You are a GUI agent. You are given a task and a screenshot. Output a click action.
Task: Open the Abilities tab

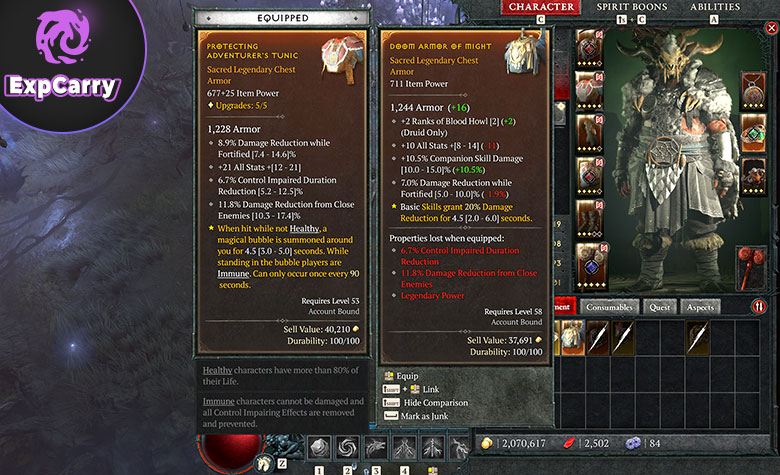pyautogui.click(x=715, y=7)
